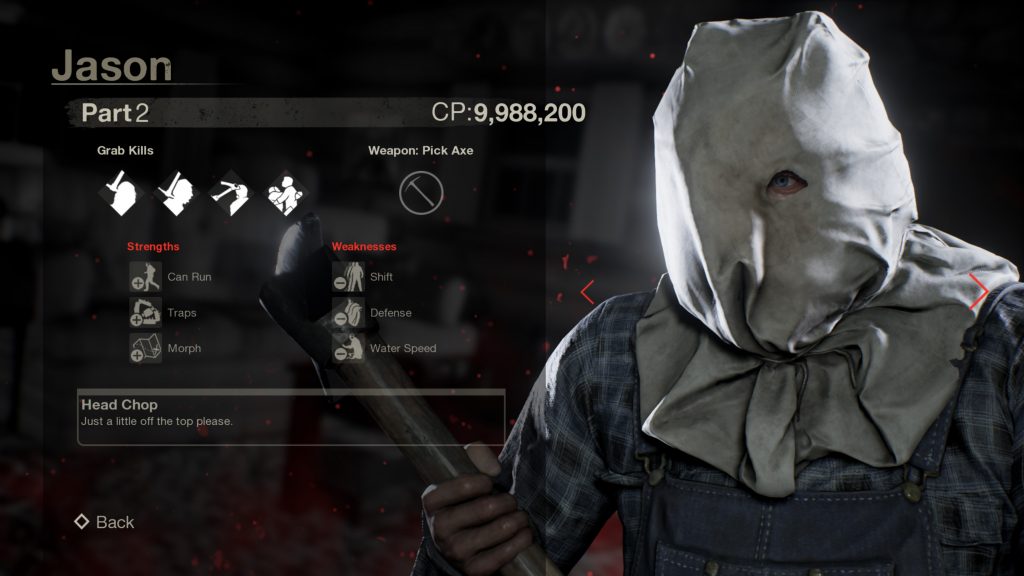The height and width of the screenshot is (576, 1024).
Task: Choose the pick-axe-to-the-face grab kill icon
Action: click(x=231, y=193)
